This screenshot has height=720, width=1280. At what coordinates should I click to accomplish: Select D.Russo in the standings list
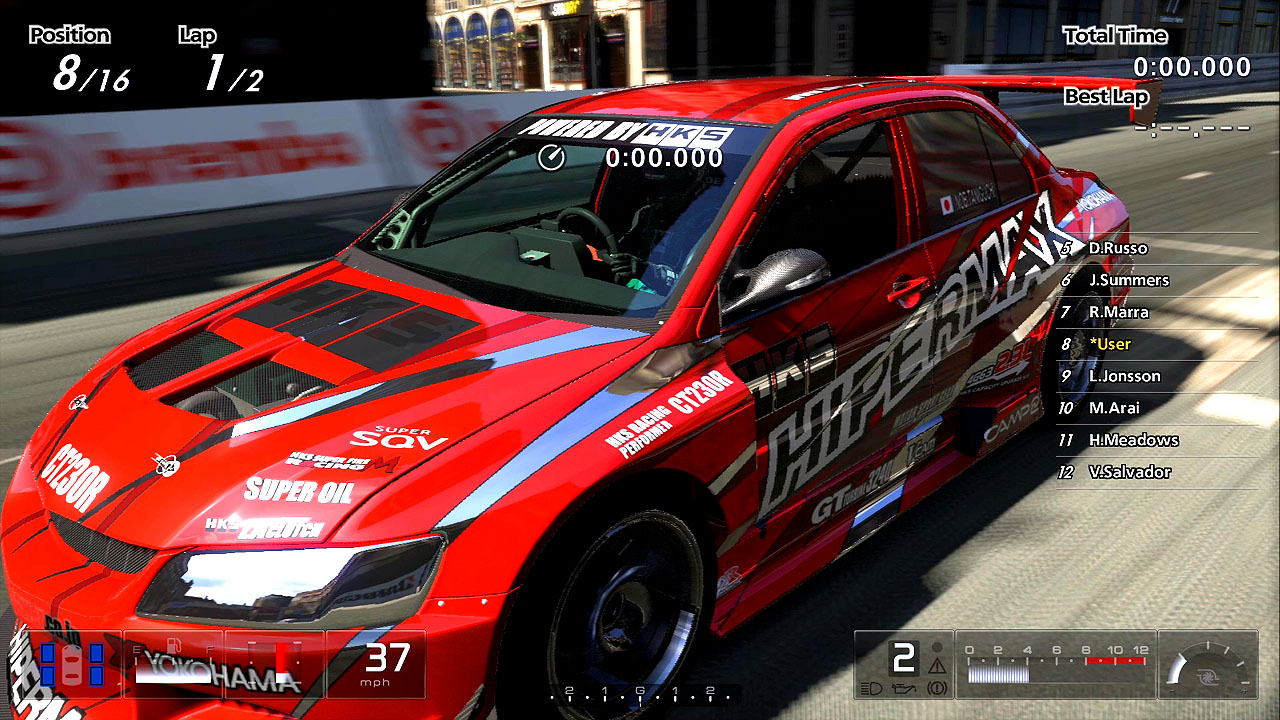1118,248
